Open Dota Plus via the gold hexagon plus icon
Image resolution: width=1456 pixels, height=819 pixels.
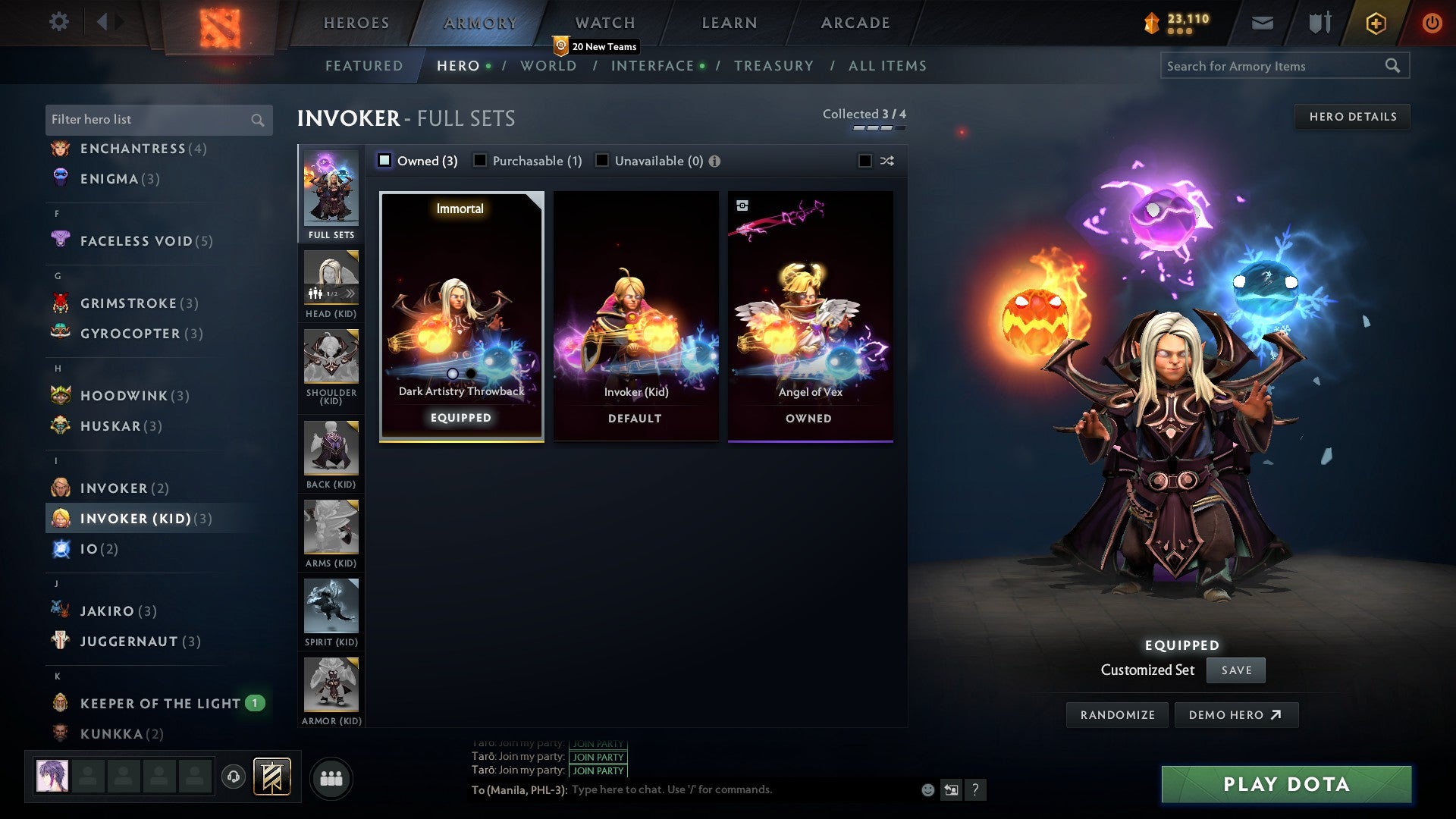click(x=1375, y=22)
